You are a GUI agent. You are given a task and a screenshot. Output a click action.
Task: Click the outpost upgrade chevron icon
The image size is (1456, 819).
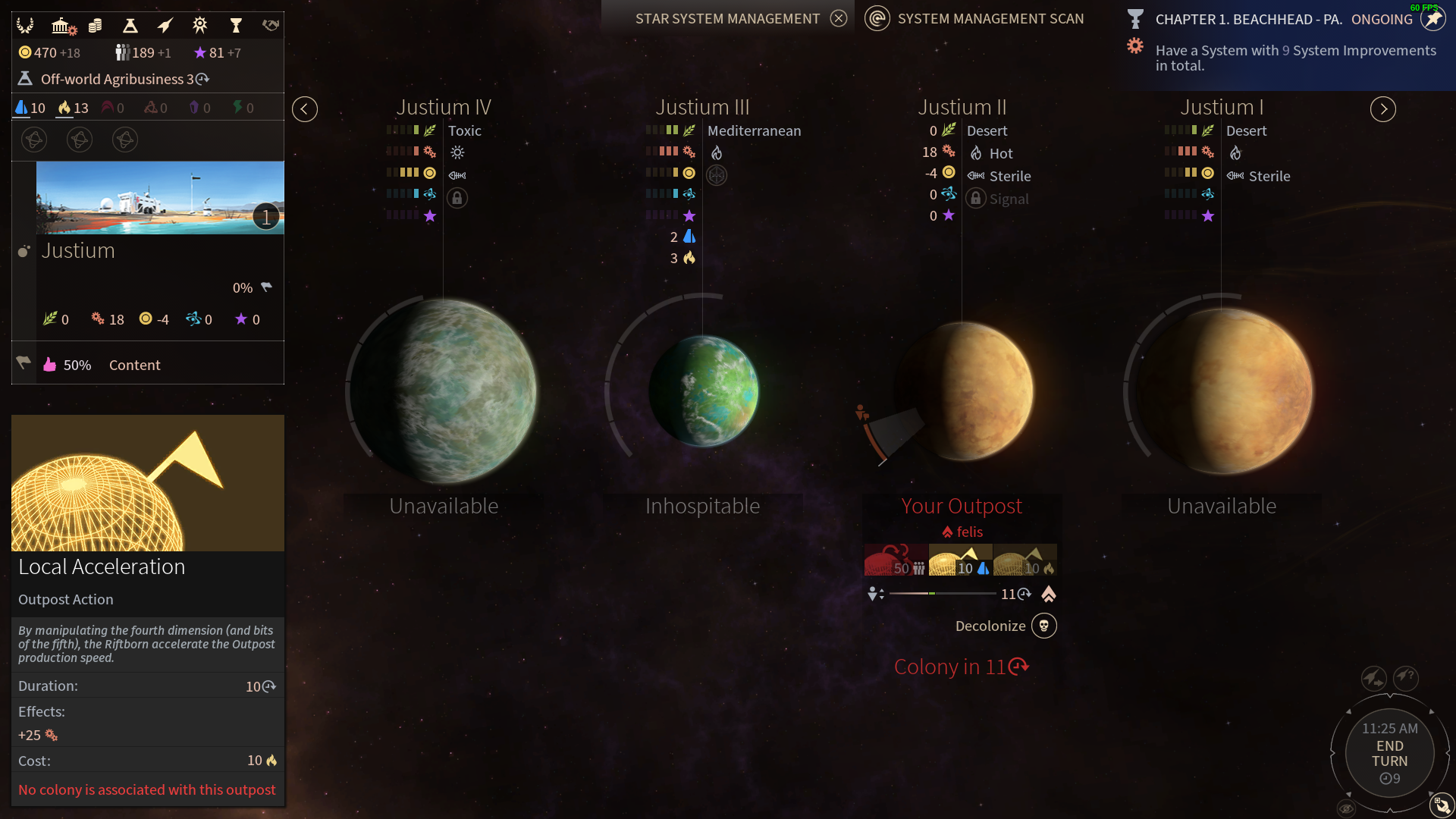pyautogui.click(x=1049, y=595)
